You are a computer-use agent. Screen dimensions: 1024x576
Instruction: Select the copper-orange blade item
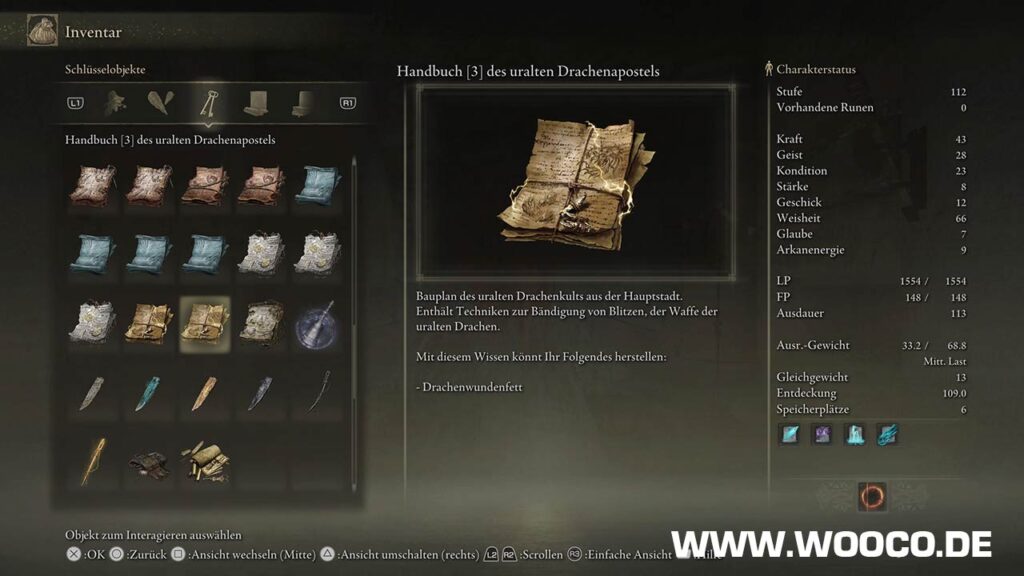pyautogui.click(x=204, y=392)
